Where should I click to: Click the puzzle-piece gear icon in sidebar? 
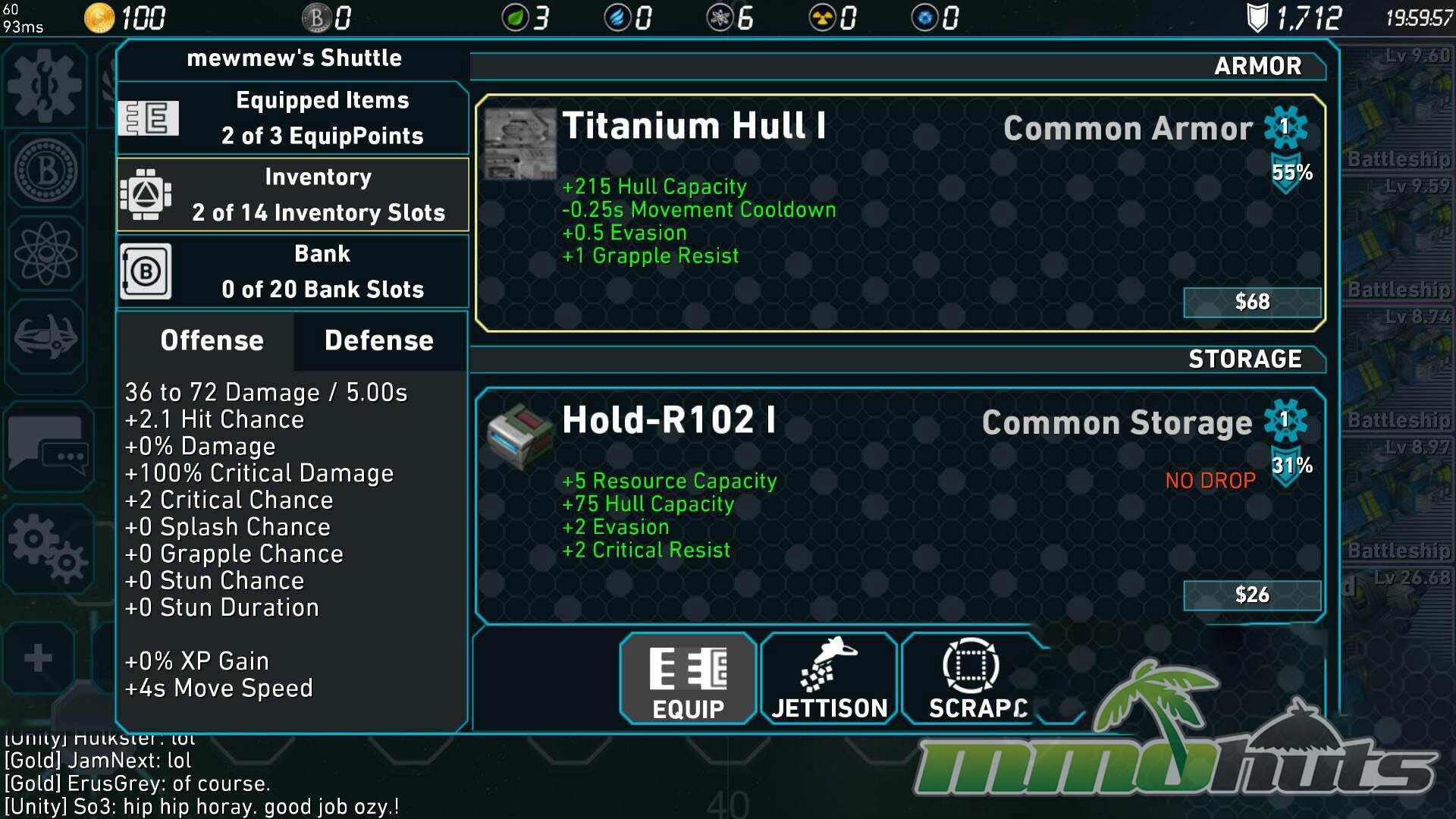(44, 85)
